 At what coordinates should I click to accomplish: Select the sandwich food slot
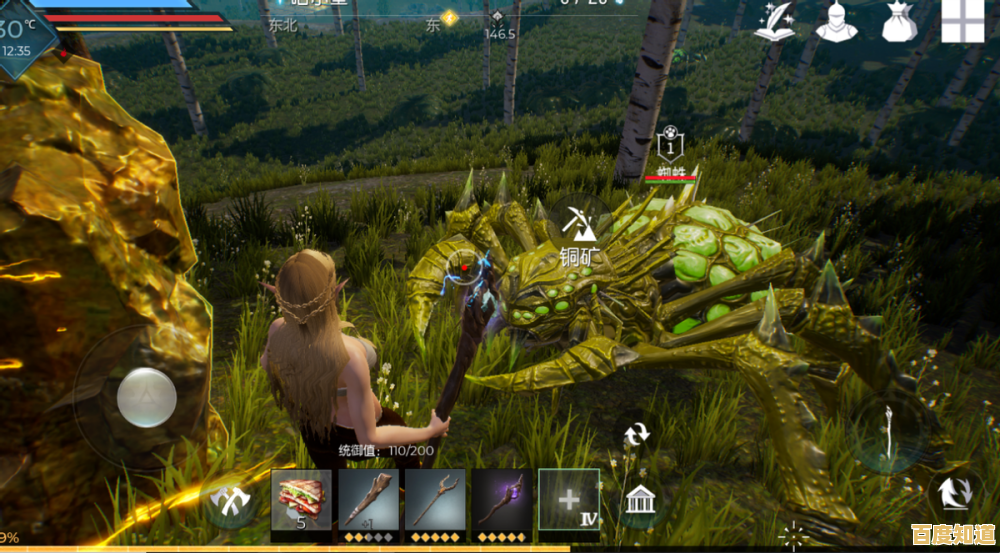click(299, 498)
